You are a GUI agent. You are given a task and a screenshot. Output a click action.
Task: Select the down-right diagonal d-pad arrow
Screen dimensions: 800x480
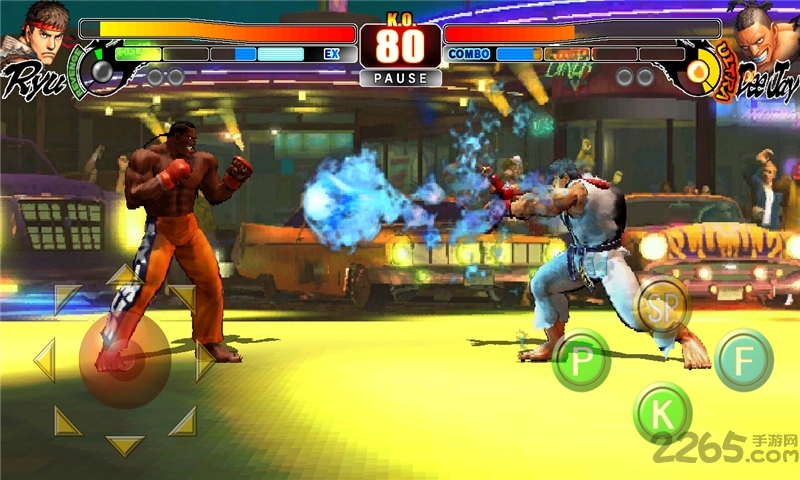pos(183,420)
